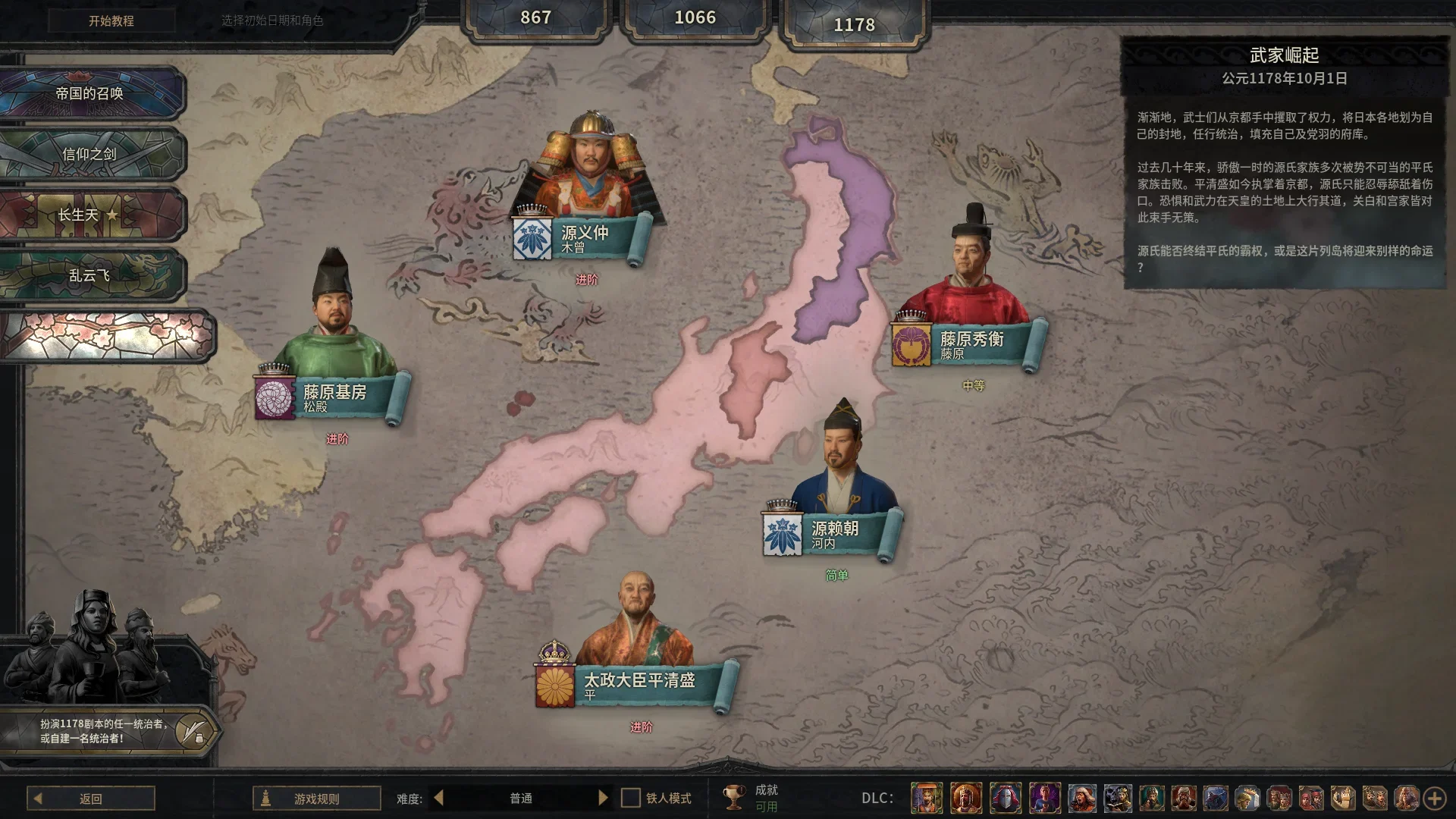Screen dimensions: 1456x819
Task: Click the right arrow to raise 难度
Action: click(603, 797)
